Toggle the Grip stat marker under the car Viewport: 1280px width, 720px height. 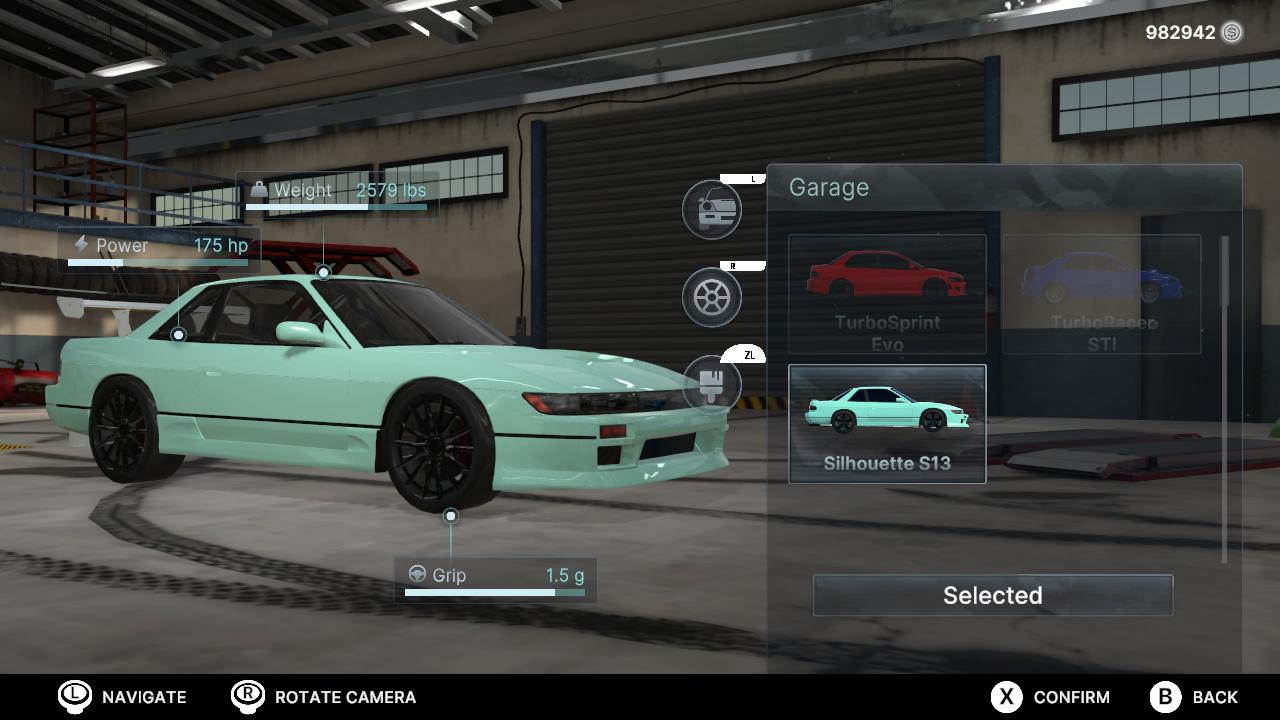point(449,514)
